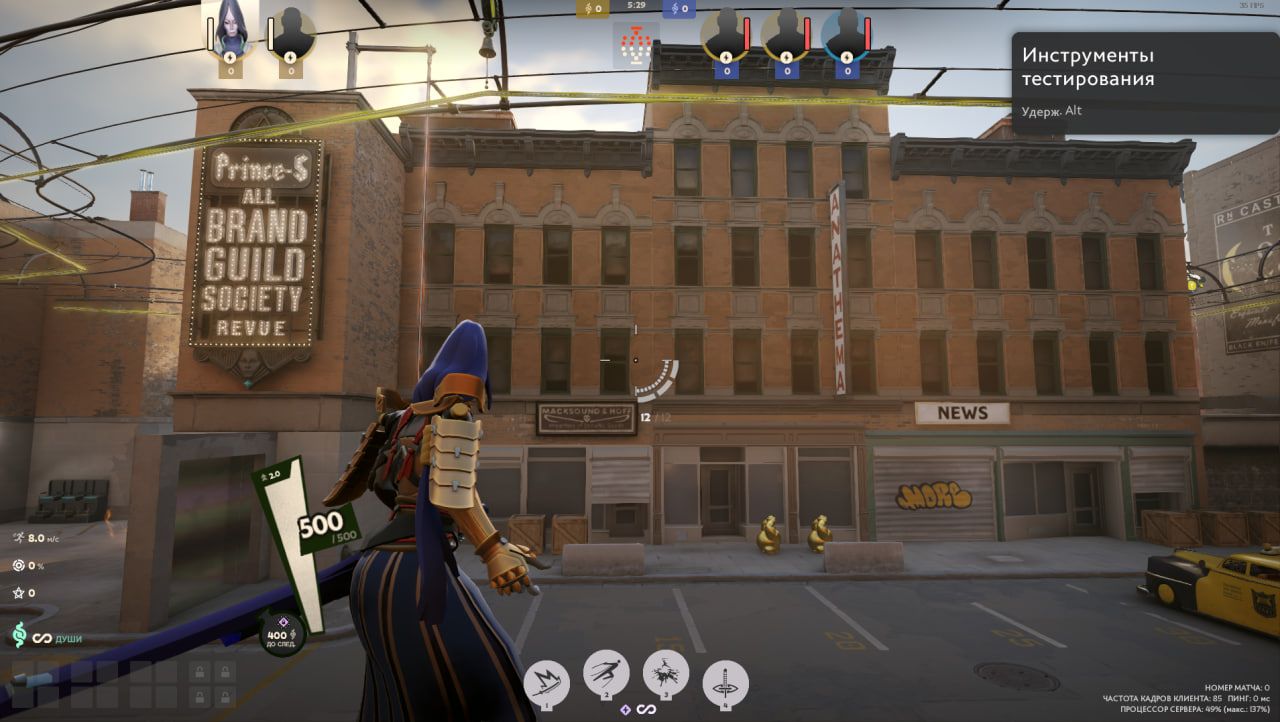
Task: Click the green souls currency icon
Action: click(18, 635)
